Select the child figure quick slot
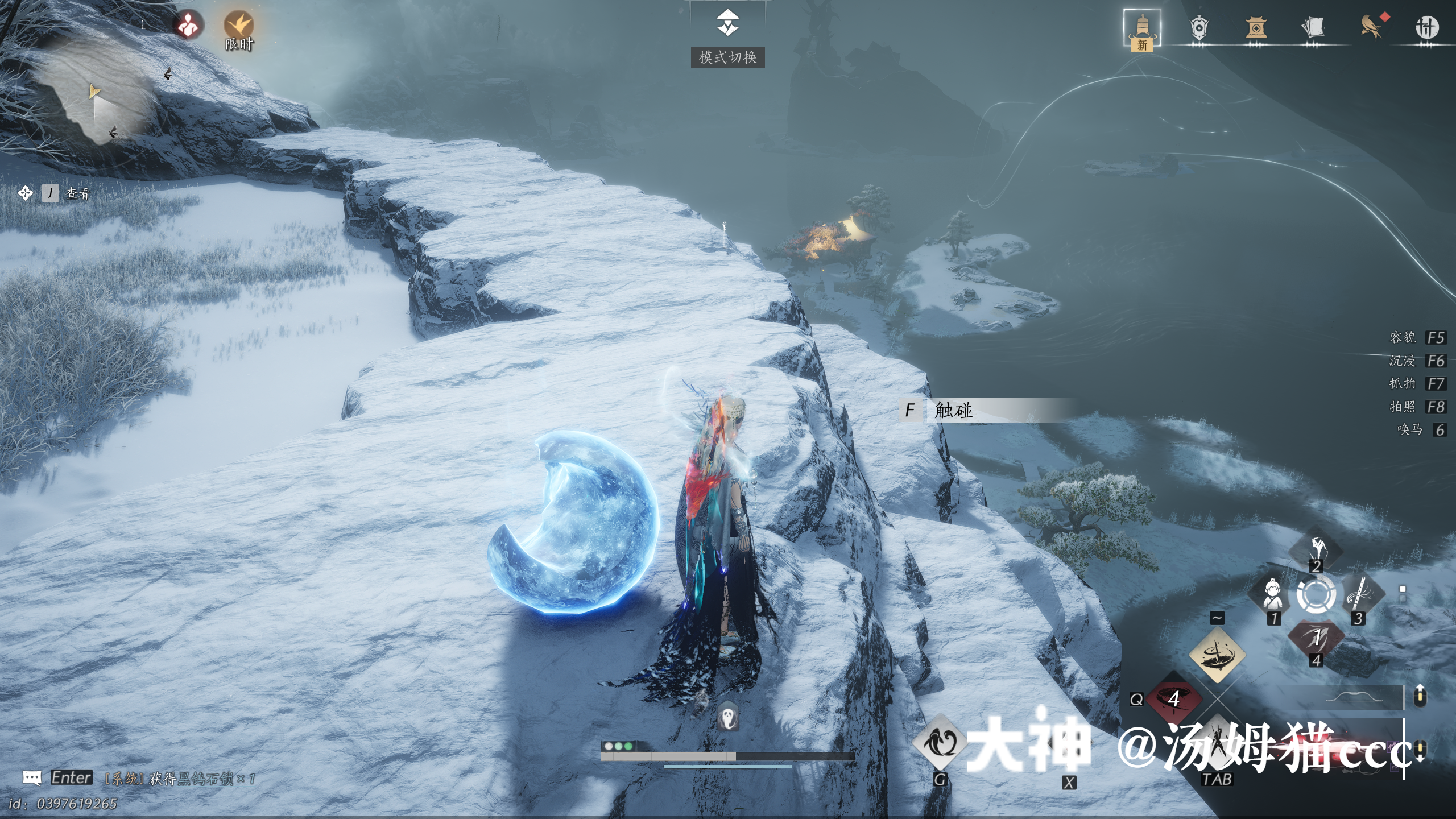 click(1273, 595)
